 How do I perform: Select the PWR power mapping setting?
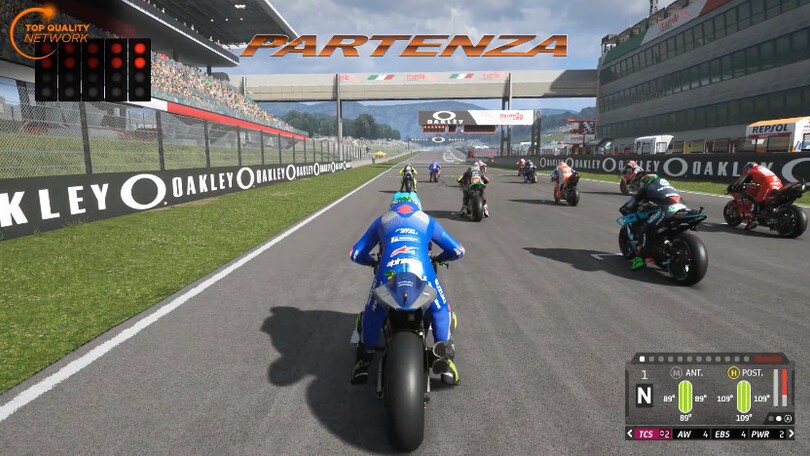[x=766, y=434]
